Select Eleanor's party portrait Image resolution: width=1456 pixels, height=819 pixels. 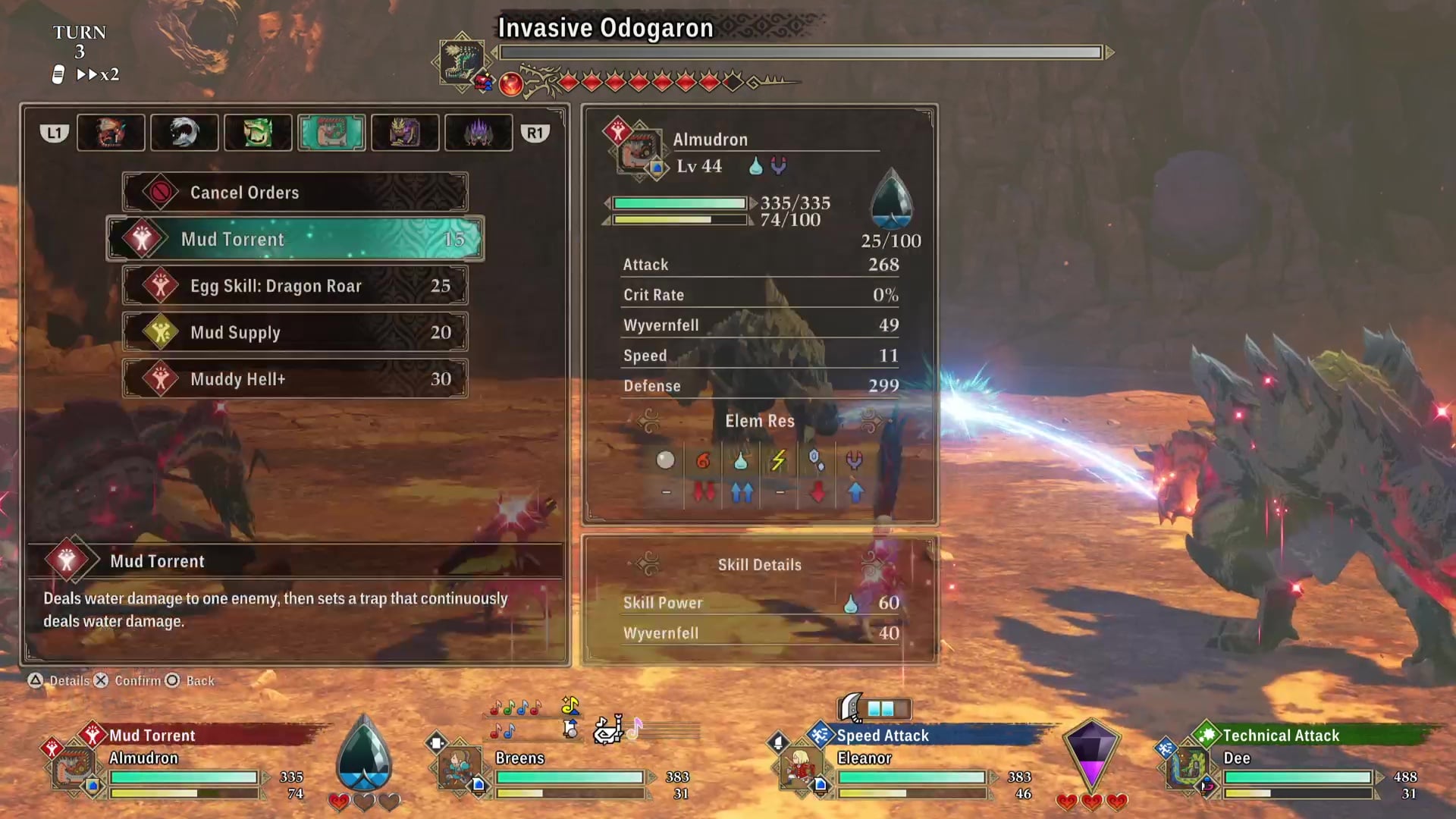pos(801,767)
